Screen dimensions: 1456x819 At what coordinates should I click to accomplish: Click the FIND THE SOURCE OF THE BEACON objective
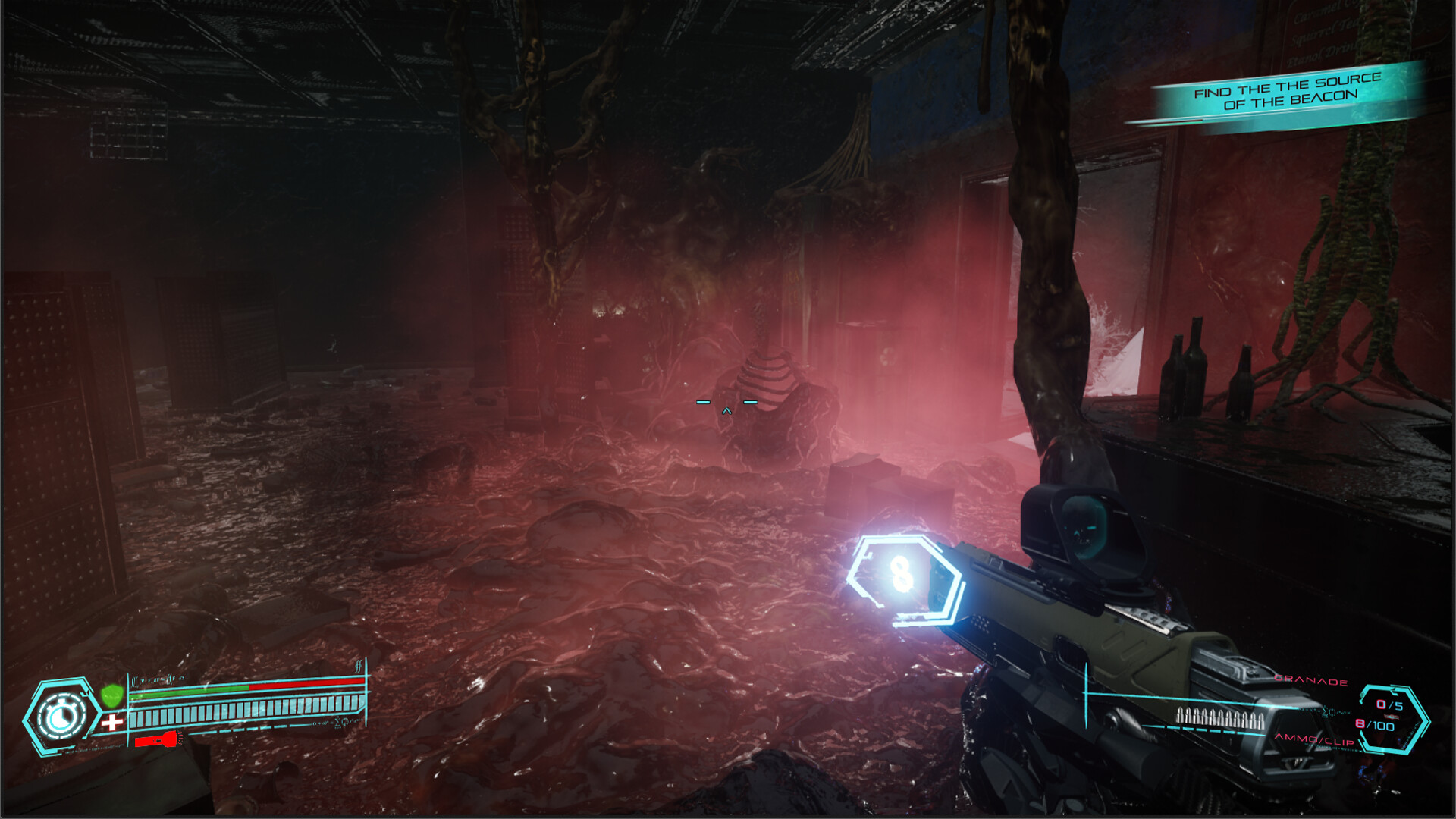coord(1289,93)
